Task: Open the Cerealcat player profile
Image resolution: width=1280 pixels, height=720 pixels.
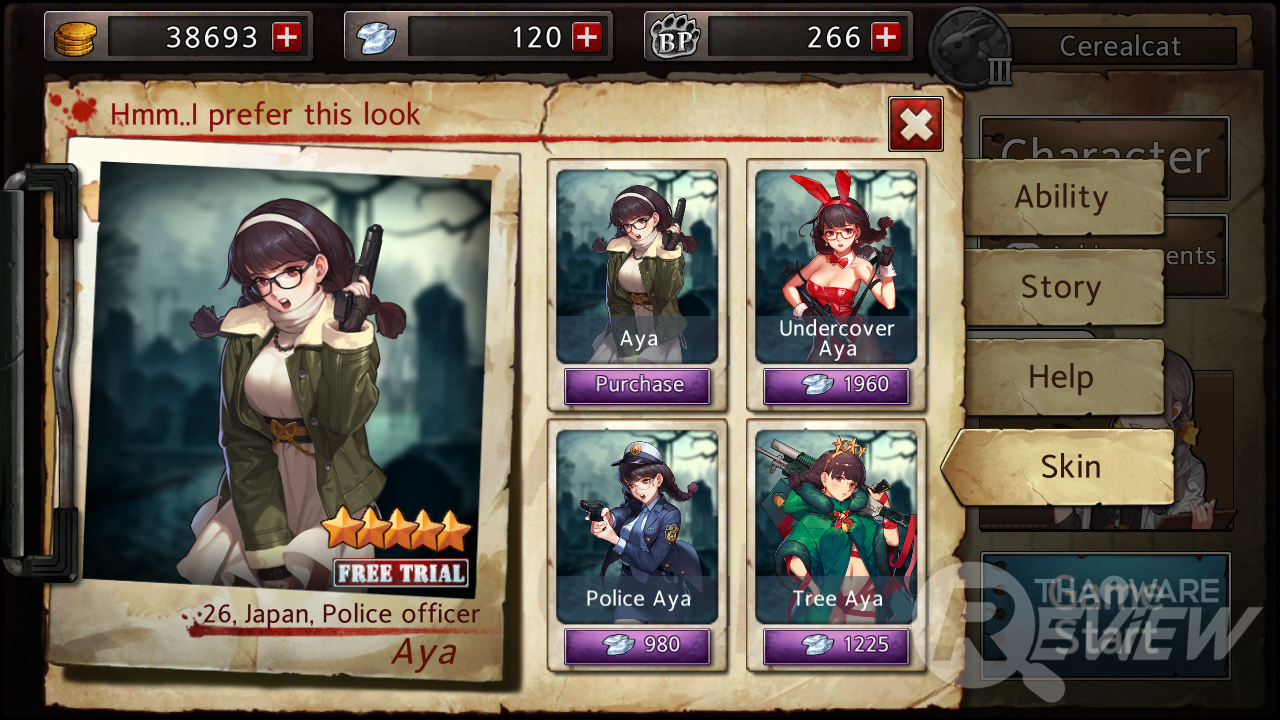Action: tap(1120, 46)
